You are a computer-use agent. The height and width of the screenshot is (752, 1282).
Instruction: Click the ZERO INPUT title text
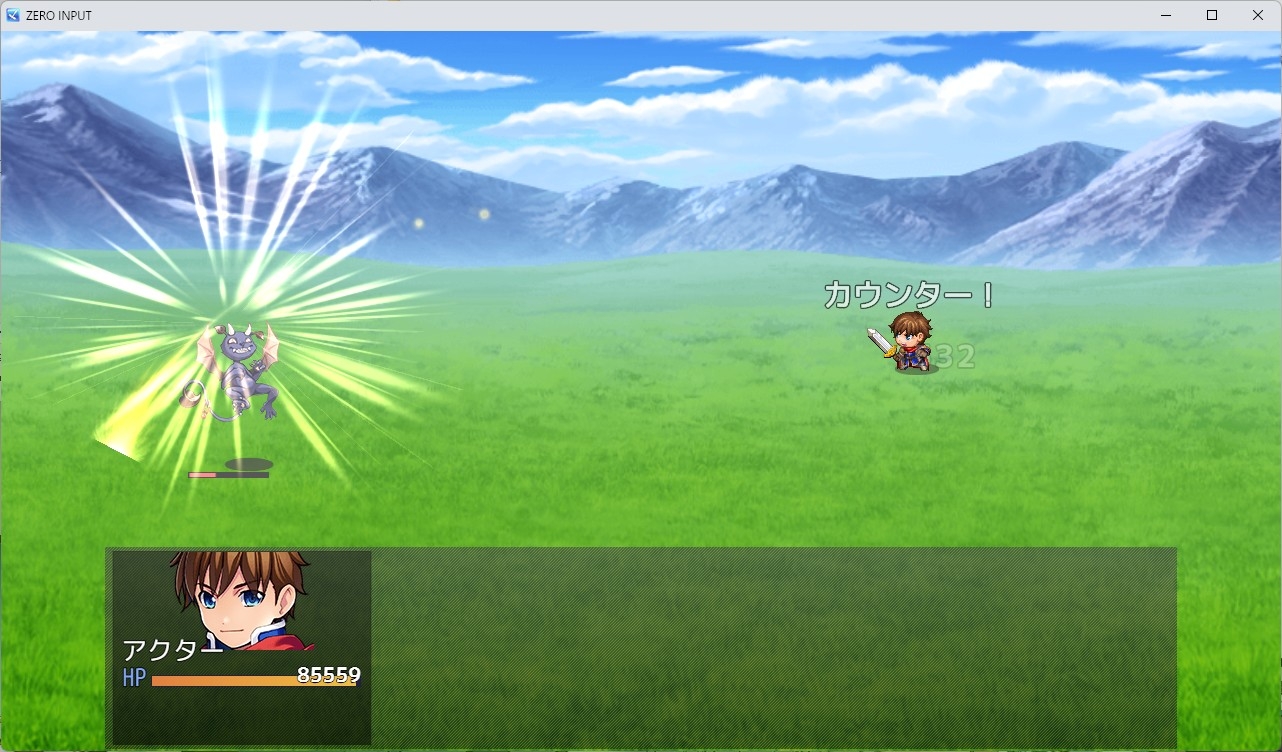tap(58, 15)
